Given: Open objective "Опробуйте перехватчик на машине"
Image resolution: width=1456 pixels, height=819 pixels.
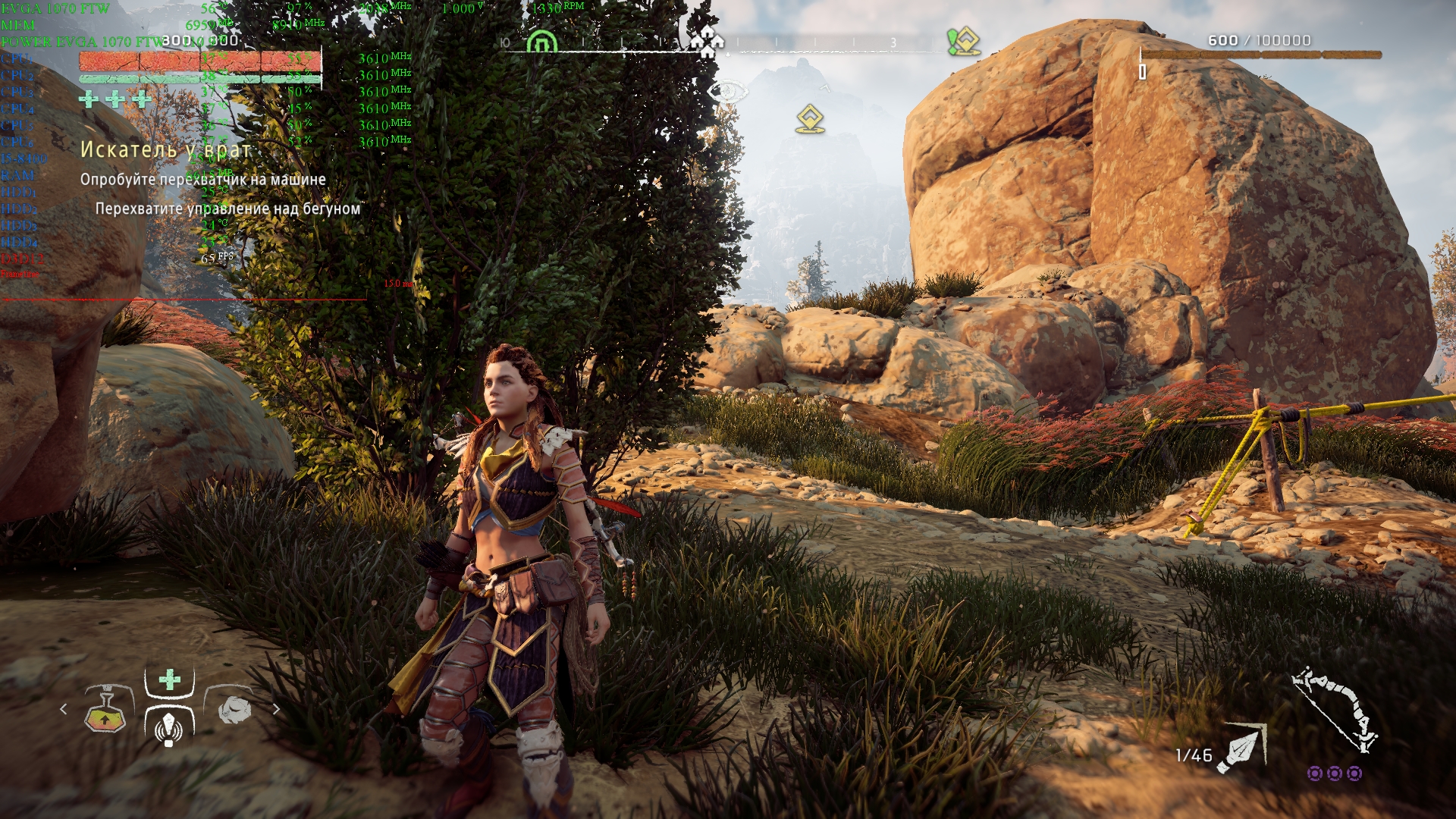Looking at the screenshot, I should [x=203, y=180].
